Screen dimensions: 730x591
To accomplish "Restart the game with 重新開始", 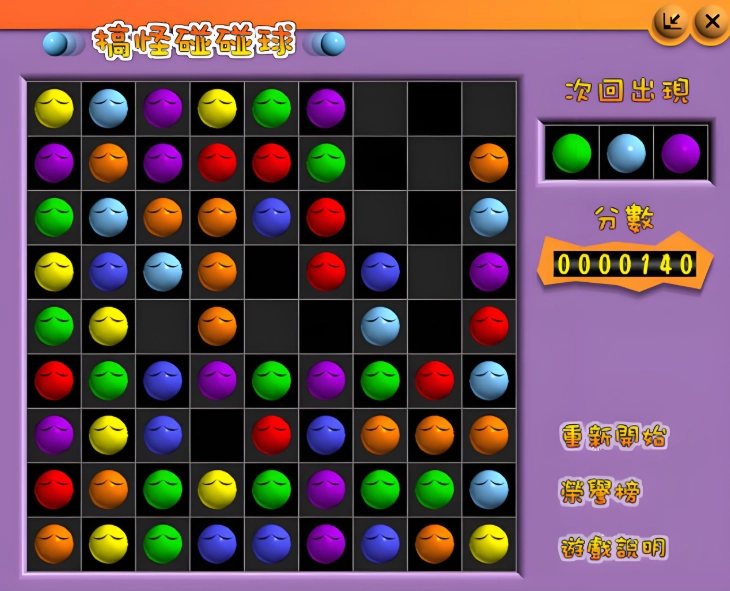I will (x=614, y=437).
